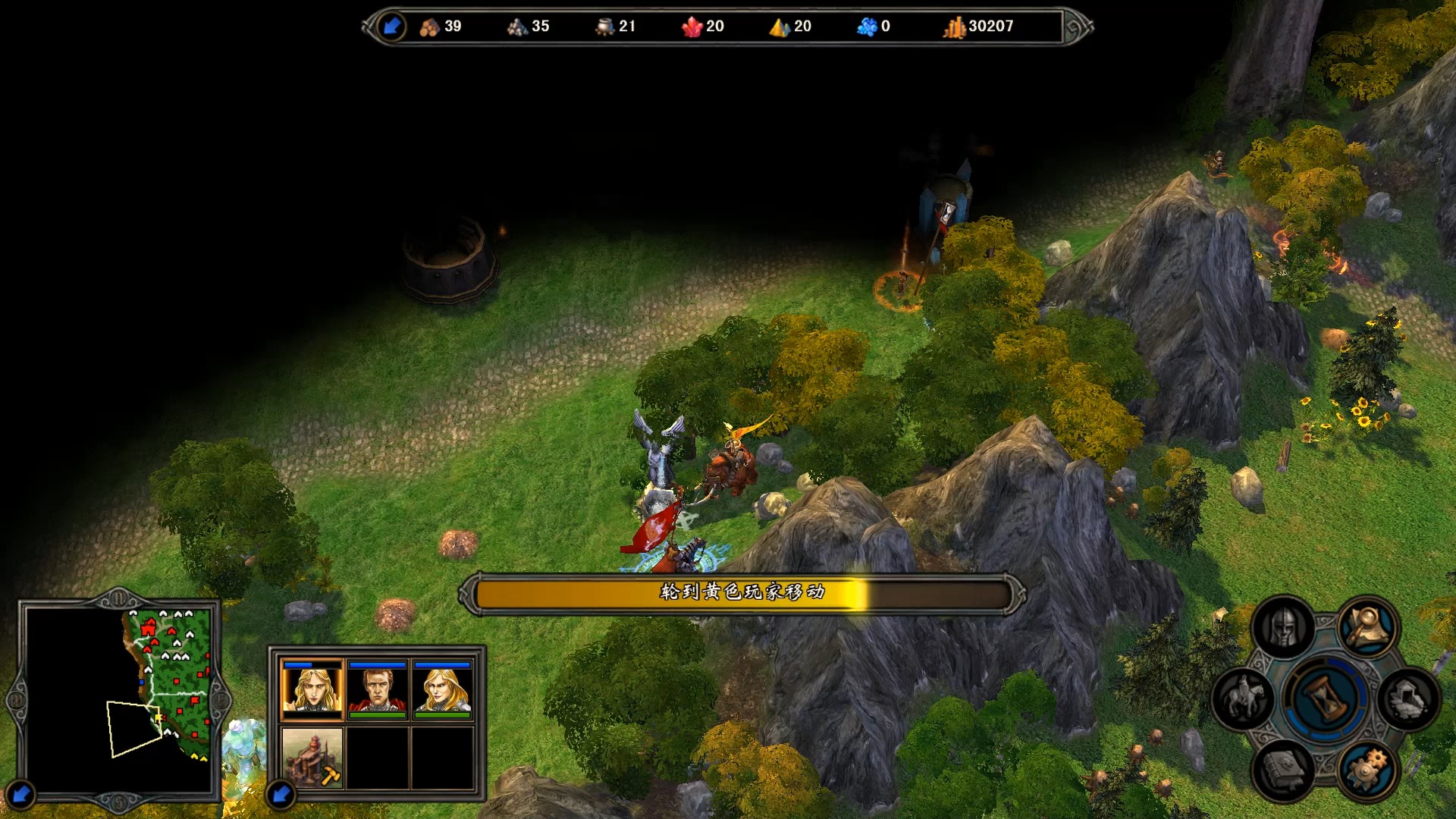
Task: Choose the third blonde female hero portrait
Action: [443, 689]
